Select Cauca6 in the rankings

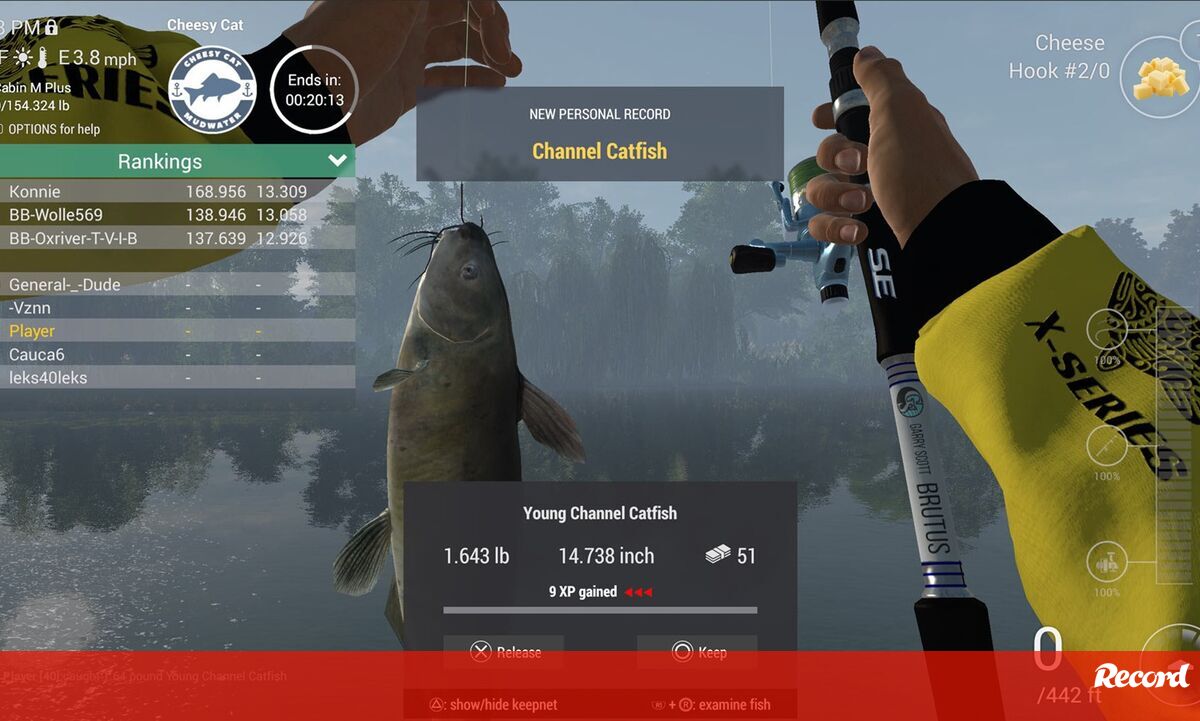[37, 354]
